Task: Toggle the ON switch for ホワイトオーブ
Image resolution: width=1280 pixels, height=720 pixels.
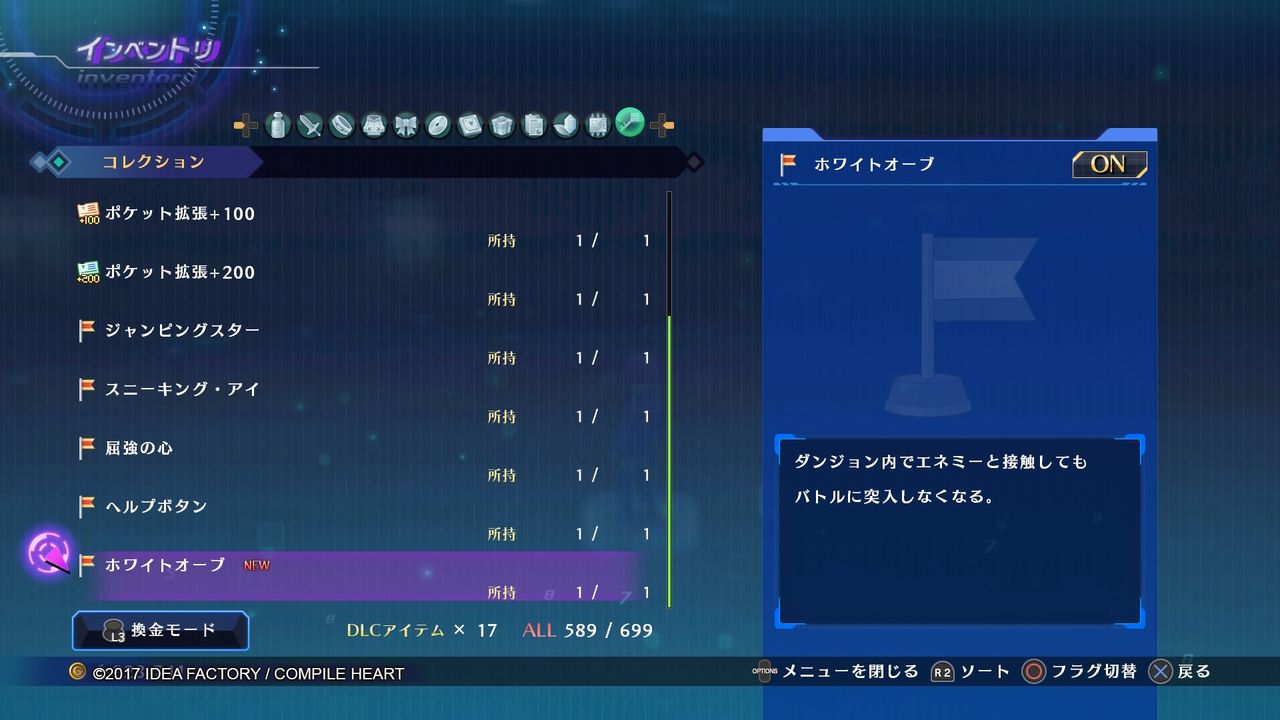Action: (x=1108, y=164)
